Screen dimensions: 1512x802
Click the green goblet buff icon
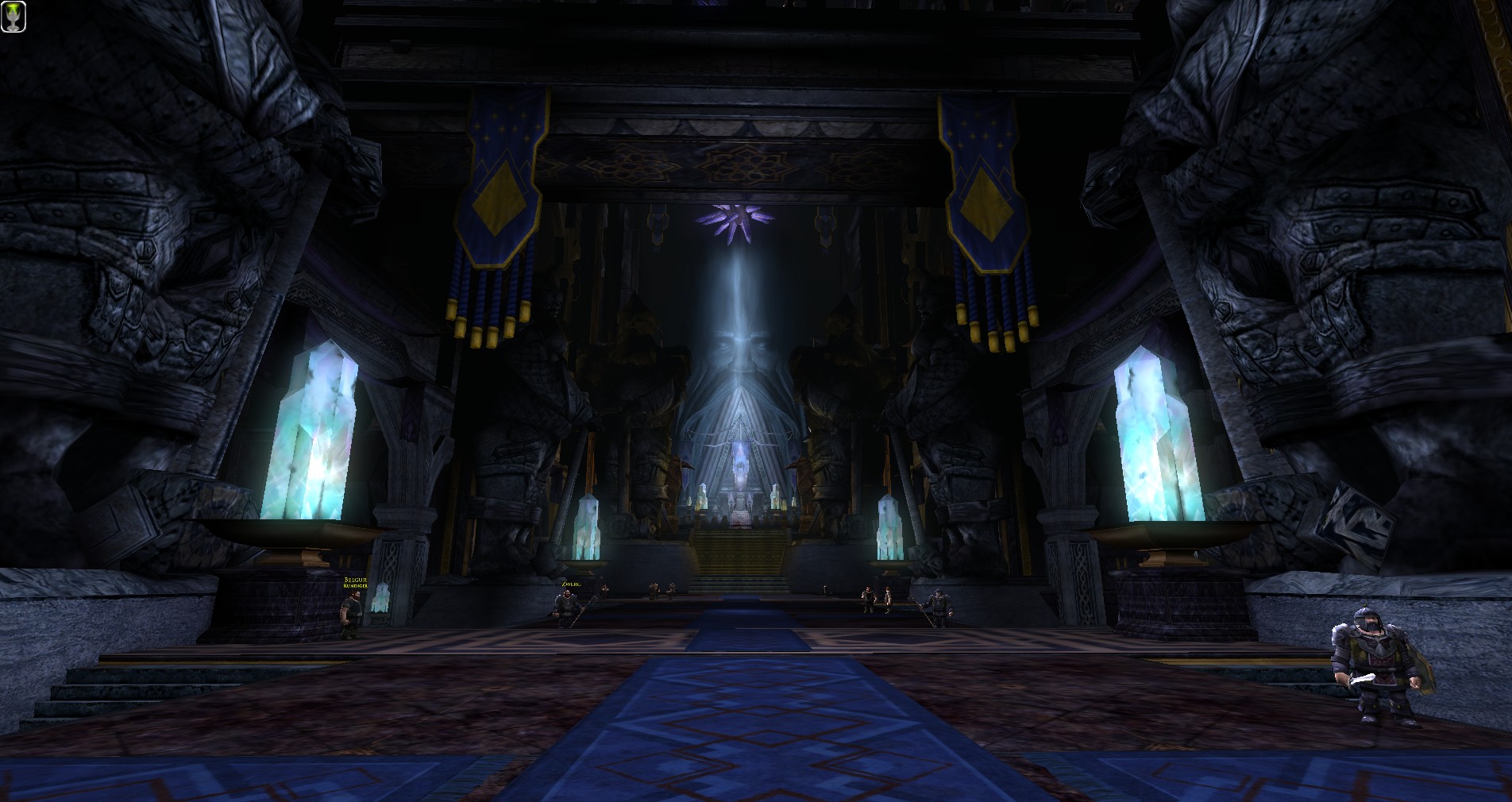13,17
